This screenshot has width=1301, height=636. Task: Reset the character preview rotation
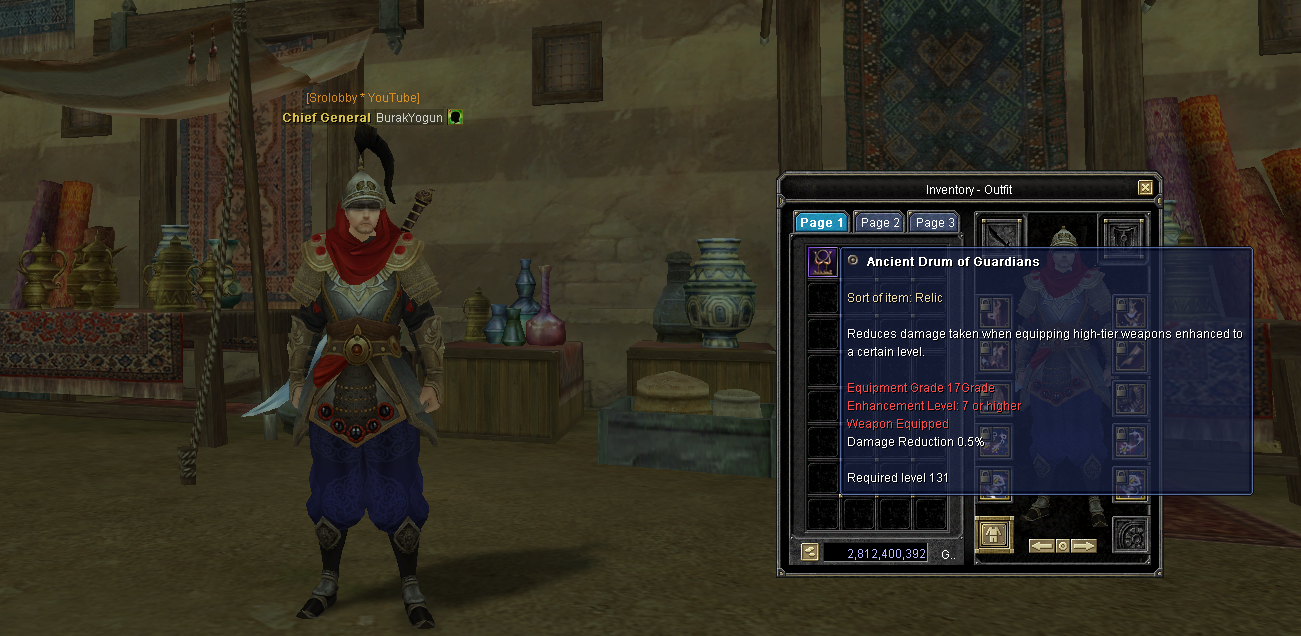(1062, 546)
